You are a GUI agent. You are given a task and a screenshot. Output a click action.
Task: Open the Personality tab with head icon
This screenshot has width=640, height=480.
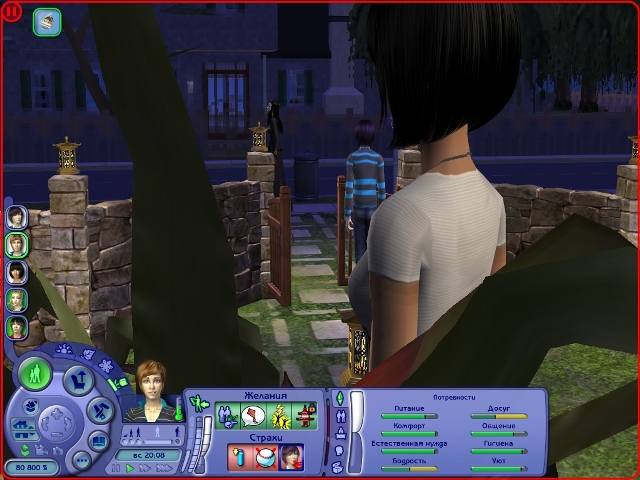339,452
